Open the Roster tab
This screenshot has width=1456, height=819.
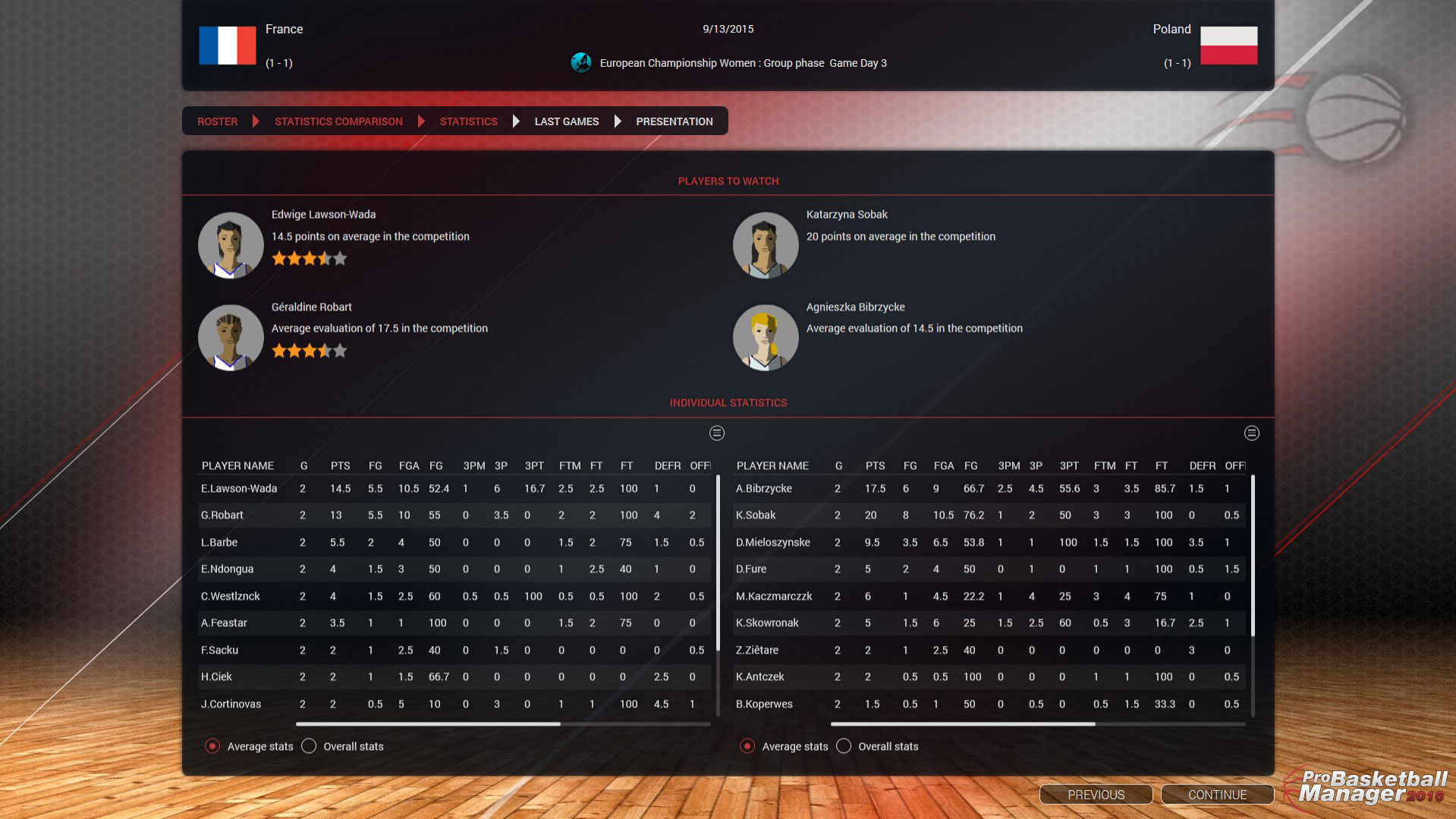click(x=217, y=121)
